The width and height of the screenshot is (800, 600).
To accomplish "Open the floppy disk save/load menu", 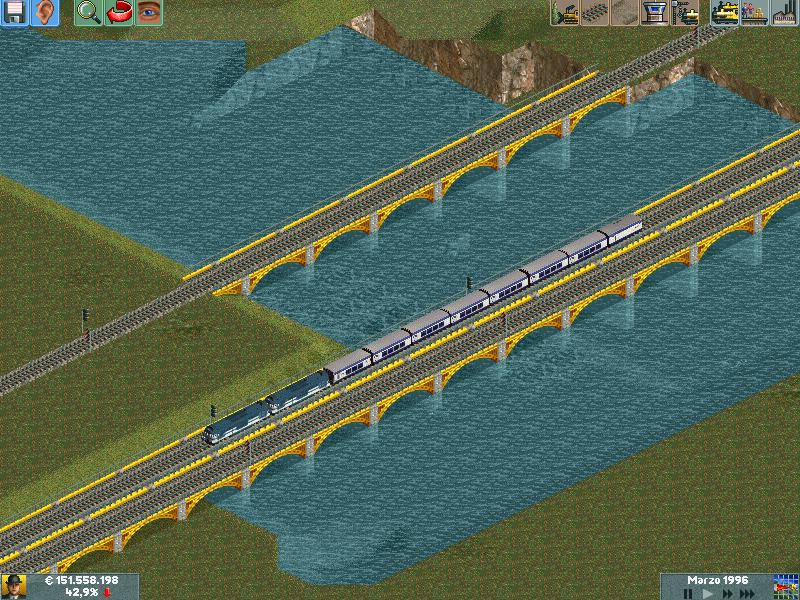I will point(15,13).
